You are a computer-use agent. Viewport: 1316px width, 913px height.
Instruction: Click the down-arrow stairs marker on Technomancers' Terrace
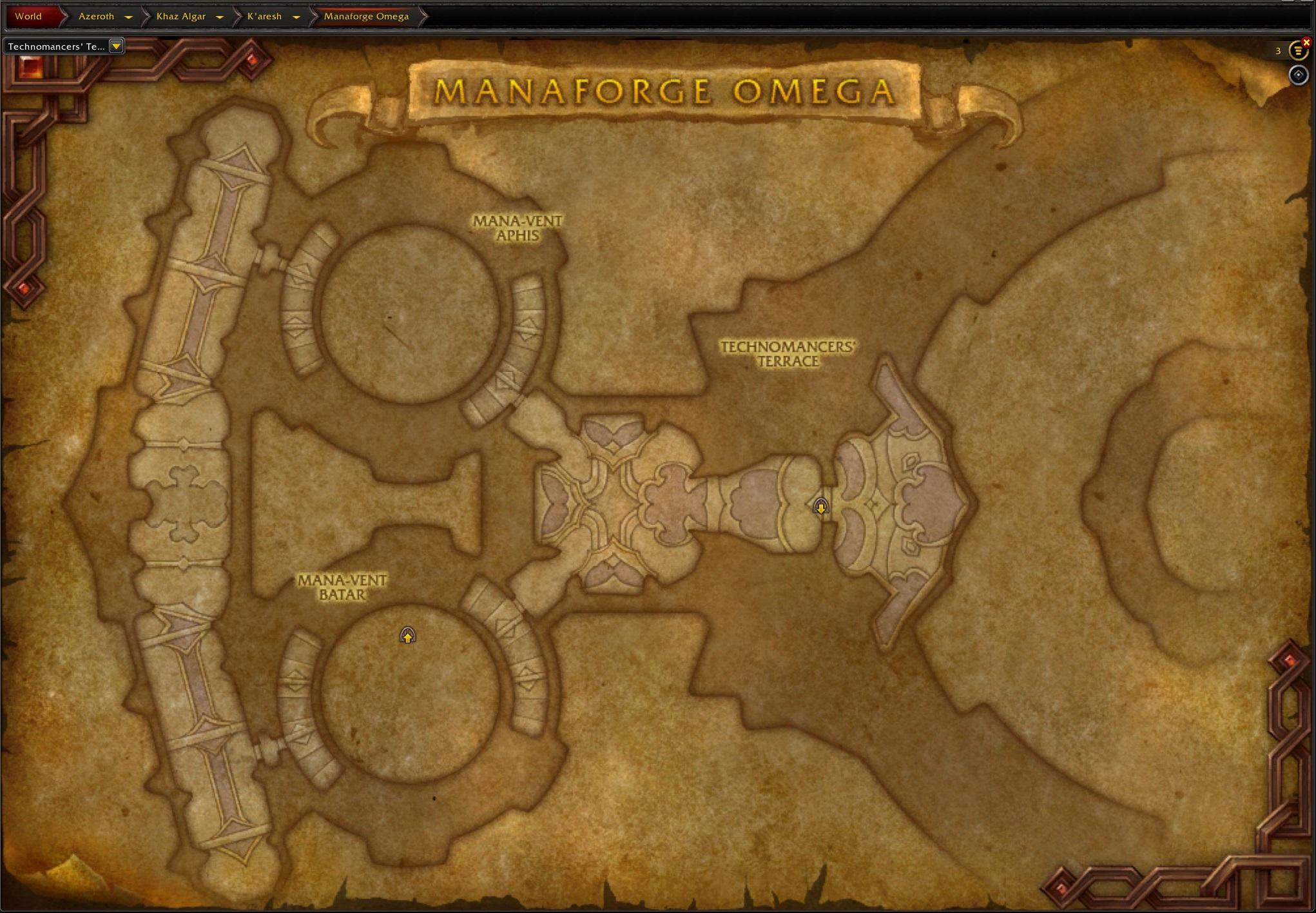tap(820, 507)
